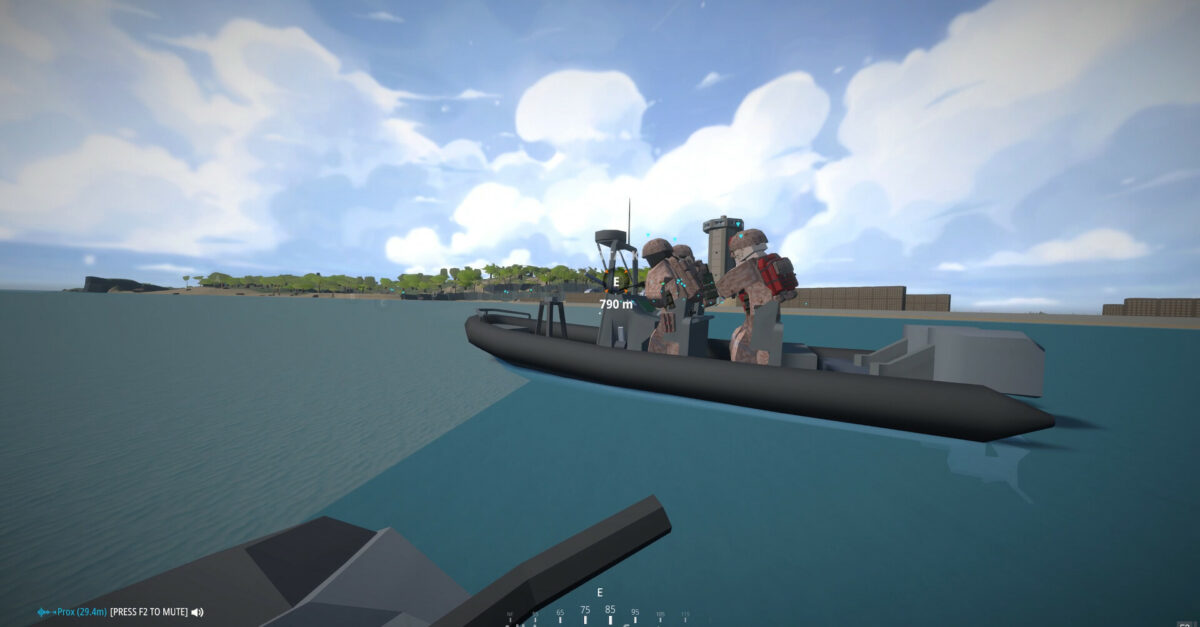
Task: Click the compass heading strip
Action: click(x=600, y=611)
